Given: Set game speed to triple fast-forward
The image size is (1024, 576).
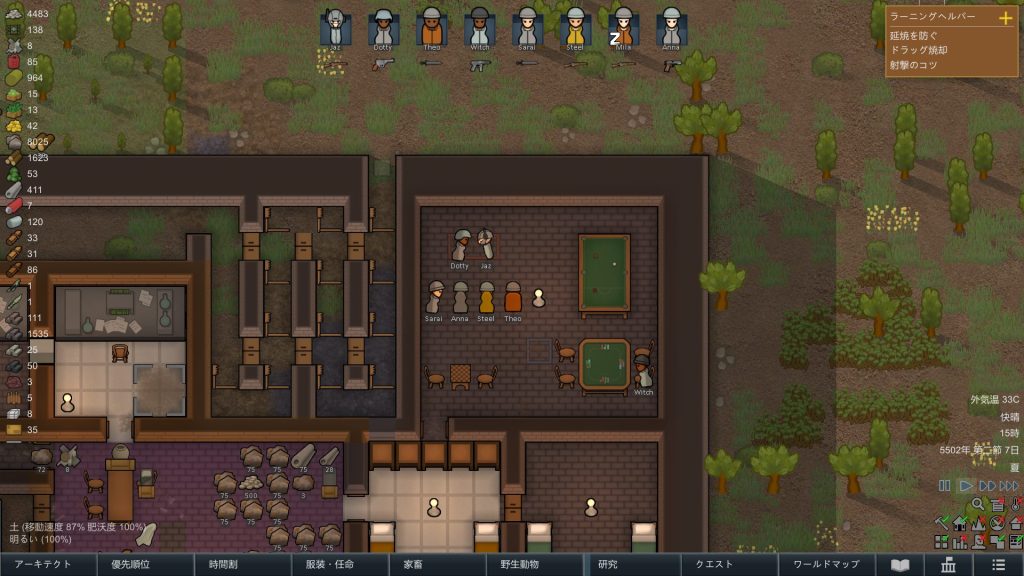Looking at the screenshot, I should tap(1009, 486).
